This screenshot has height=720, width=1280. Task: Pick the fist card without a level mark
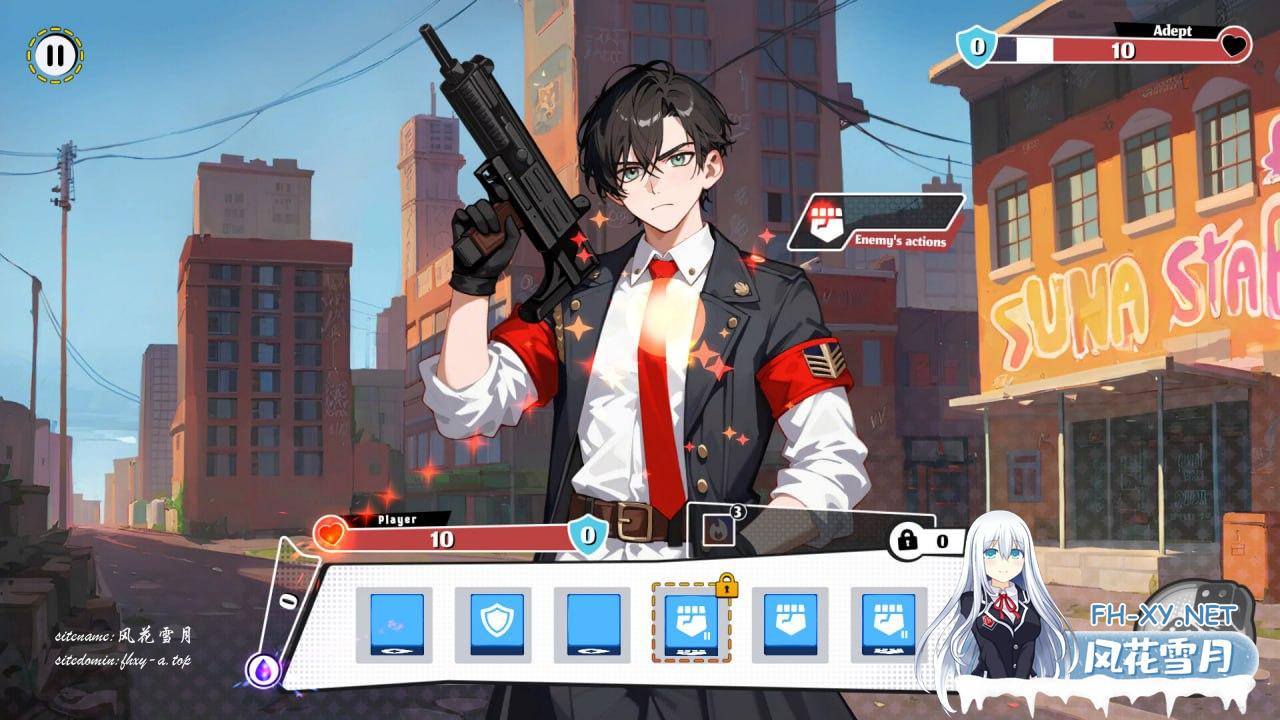tap(790, 624)
